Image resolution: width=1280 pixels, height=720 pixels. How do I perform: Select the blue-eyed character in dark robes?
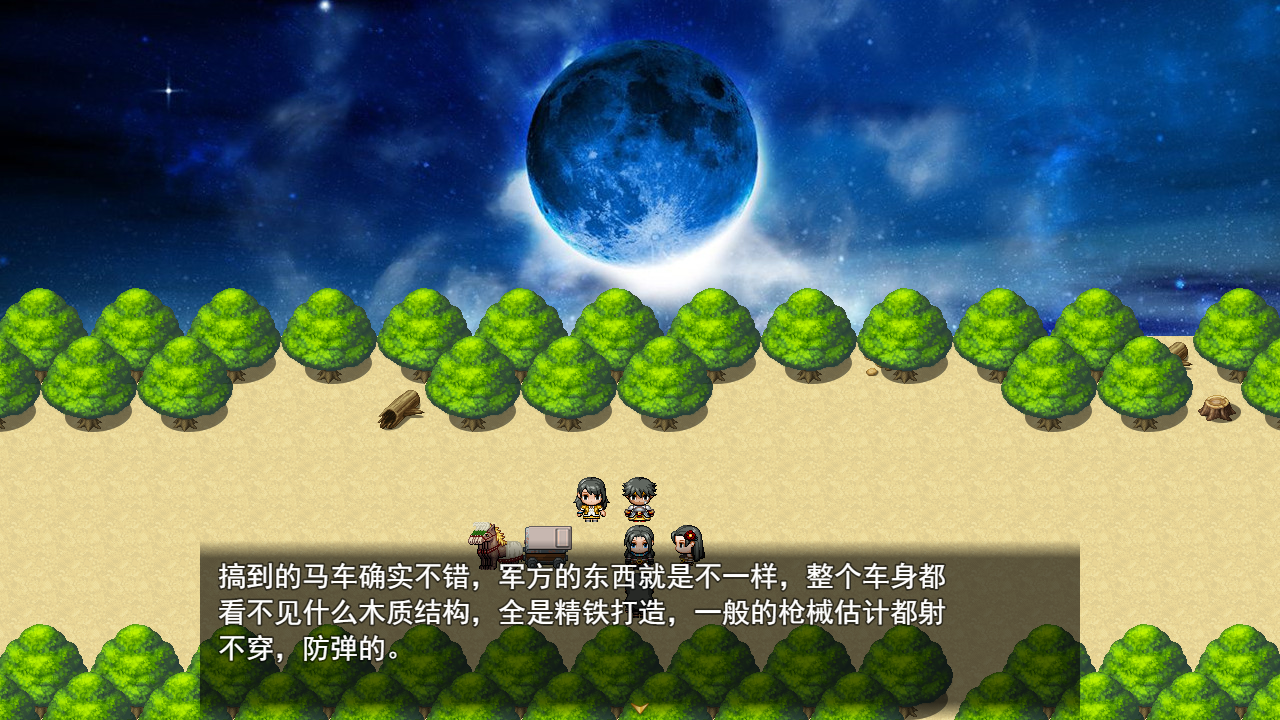pos(637,545)
